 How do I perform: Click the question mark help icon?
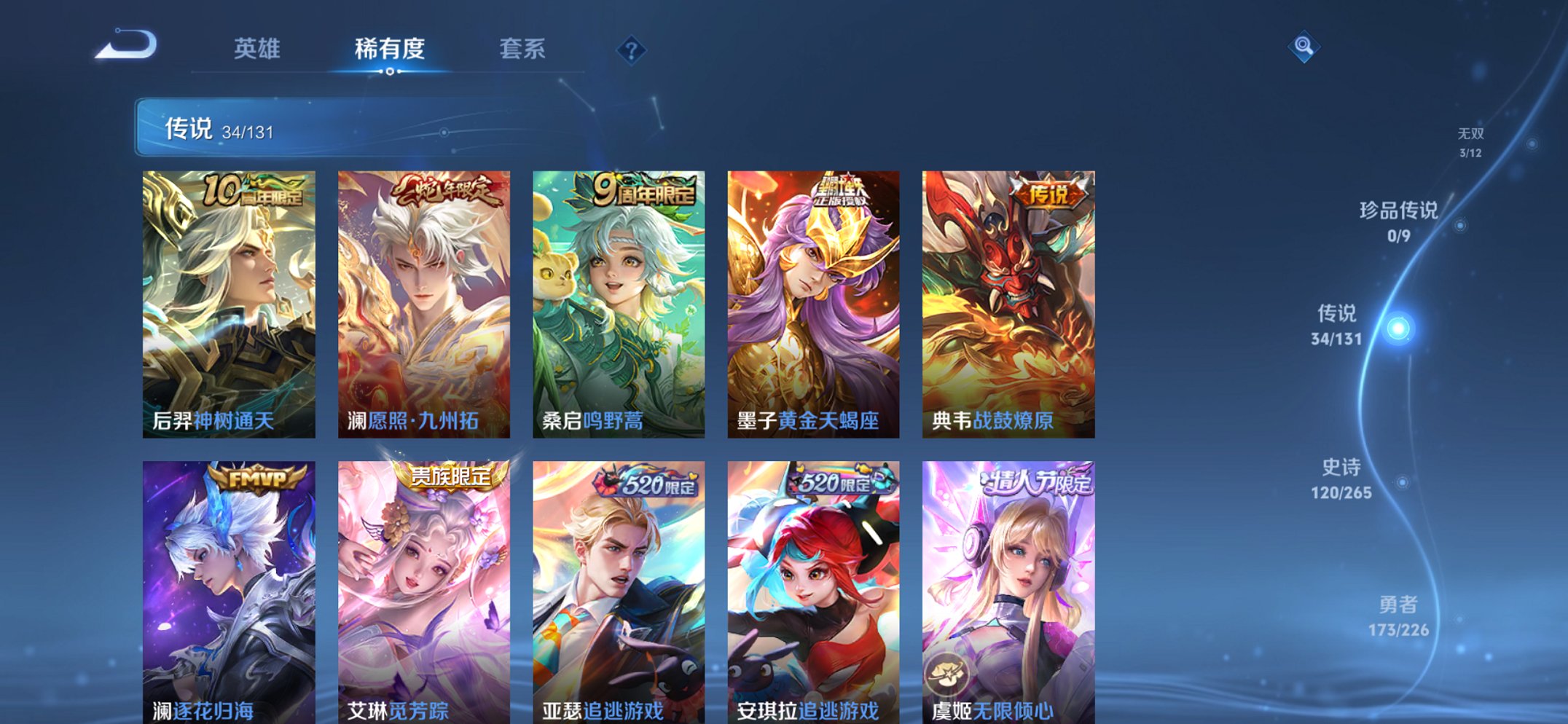pos(631,50)
